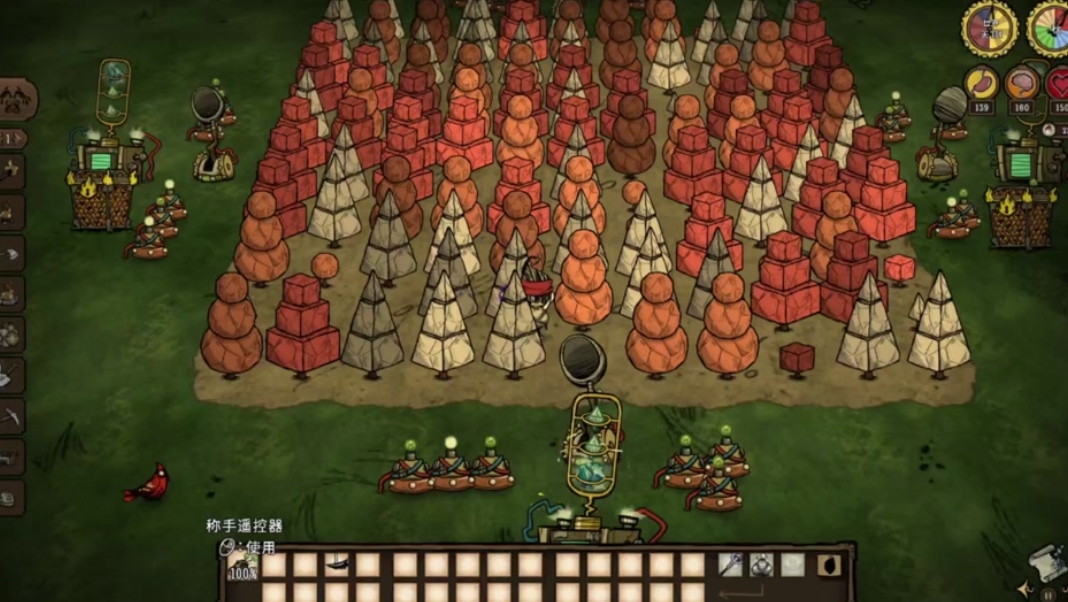Select the inventory item showing 100% durability
The width and height of the screenshot is (1068, 602).
point(242,566)
